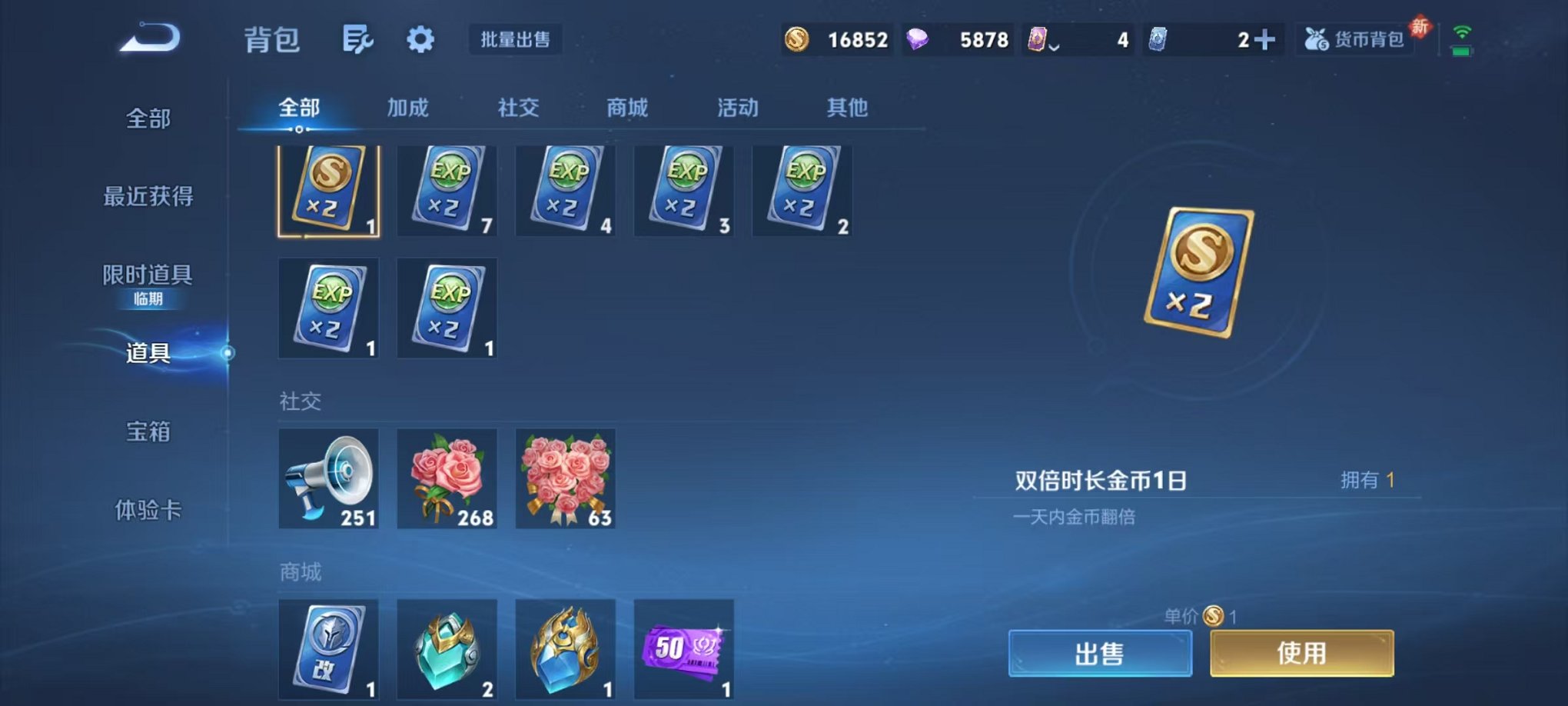The height and width of the screenshot is (706, 1568).
Task: Select the EXP x2 card with count 7
Action: 447,190
